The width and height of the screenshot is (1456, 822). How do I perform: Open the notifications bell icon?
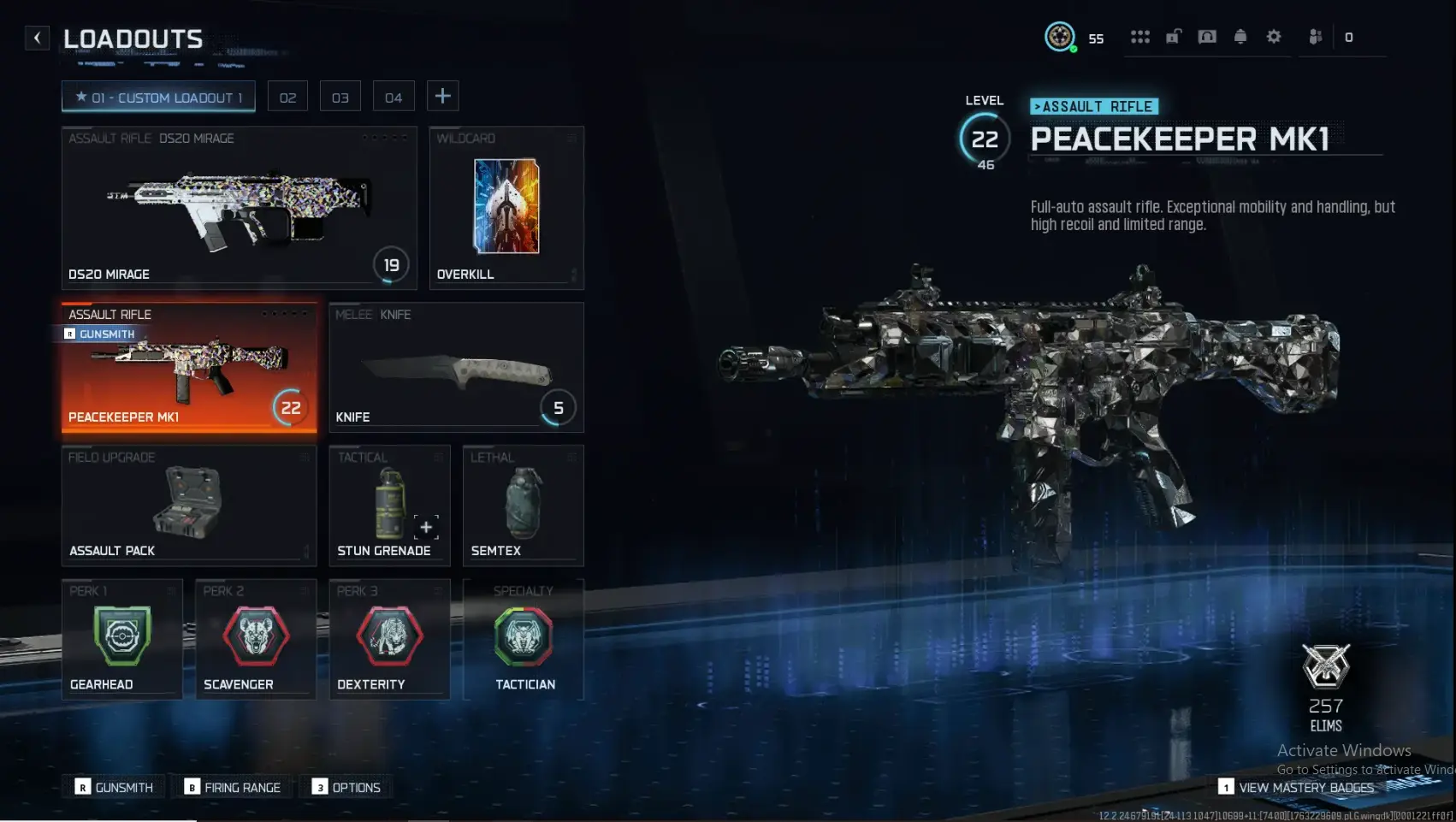click(x=1240, y=37)
